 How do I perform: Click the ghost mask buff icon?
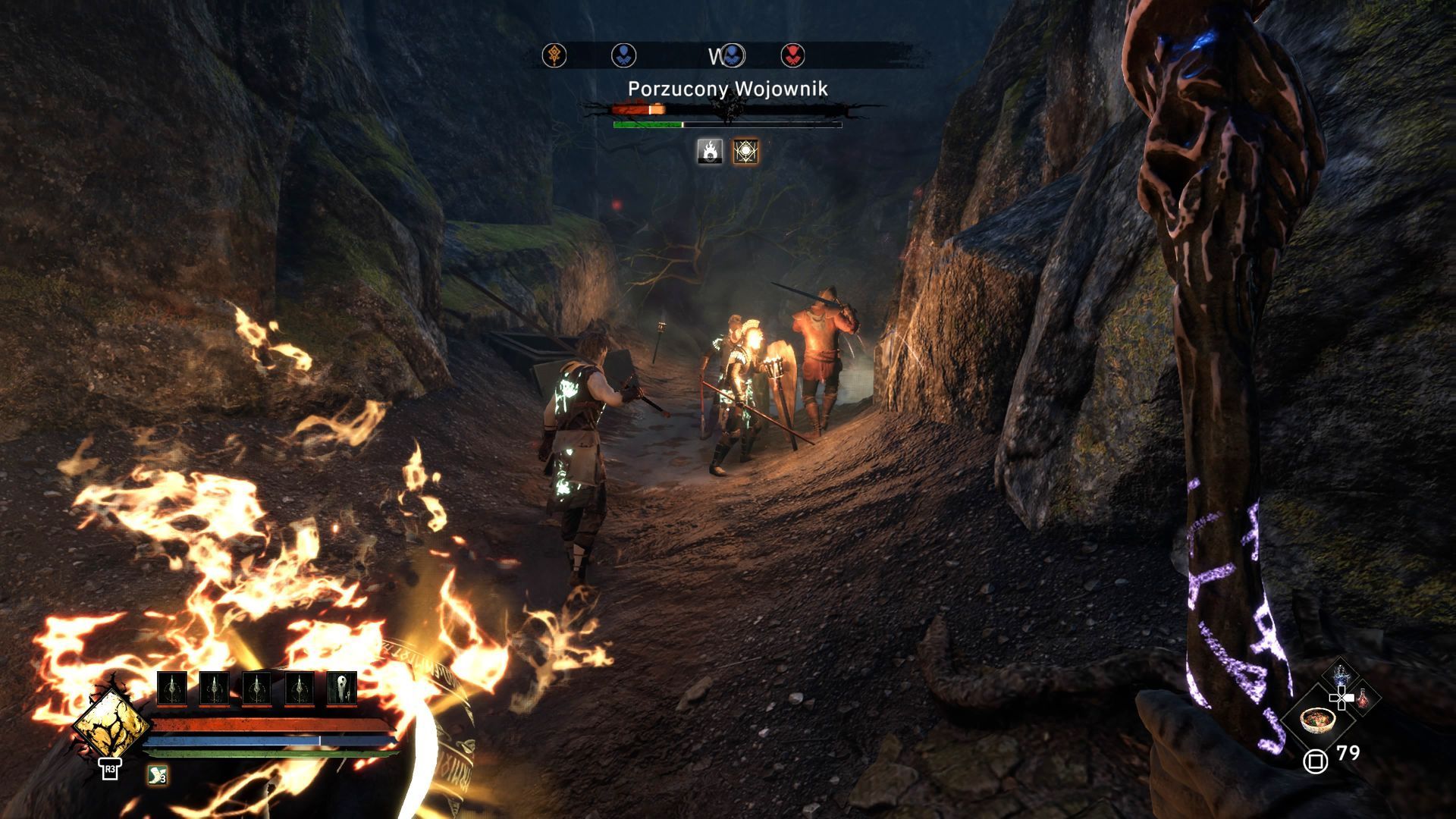tap(341, 689)
